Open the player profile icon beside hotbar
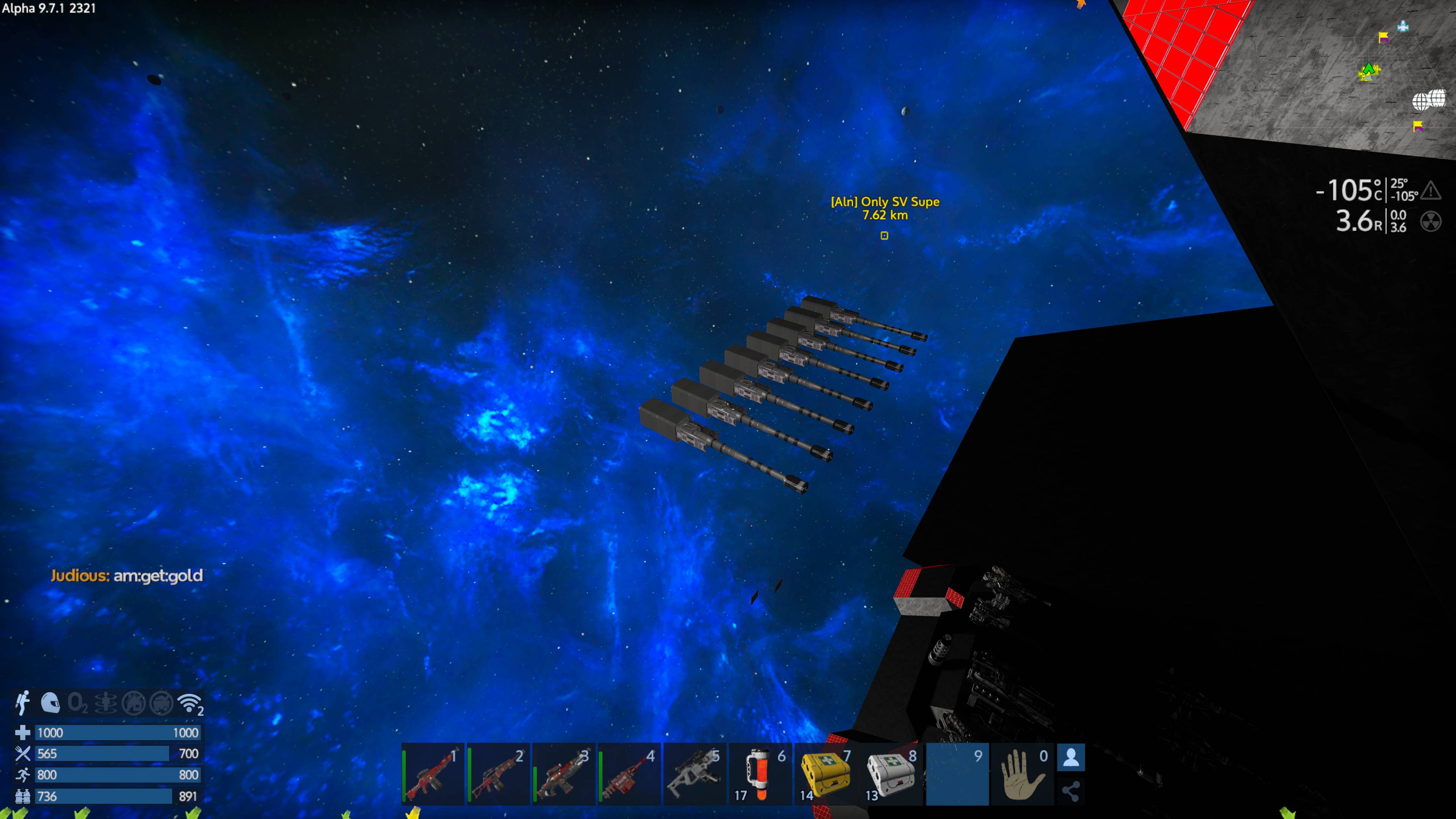Viewport: 1456px width, 819px height. click(x=1070, y=758)
